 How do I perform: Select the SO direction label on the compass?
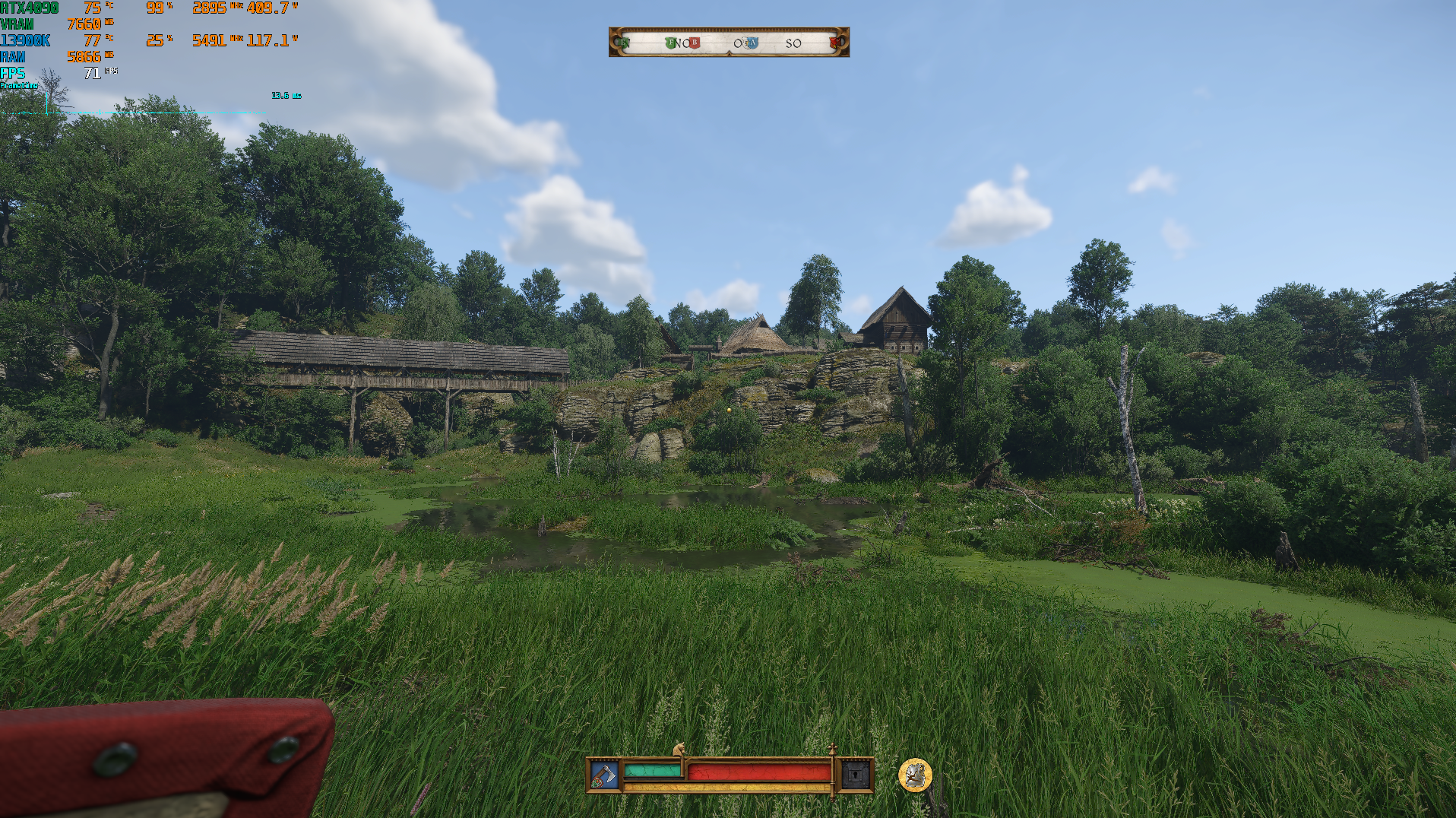pyautogui.click(x=794, y=43)
